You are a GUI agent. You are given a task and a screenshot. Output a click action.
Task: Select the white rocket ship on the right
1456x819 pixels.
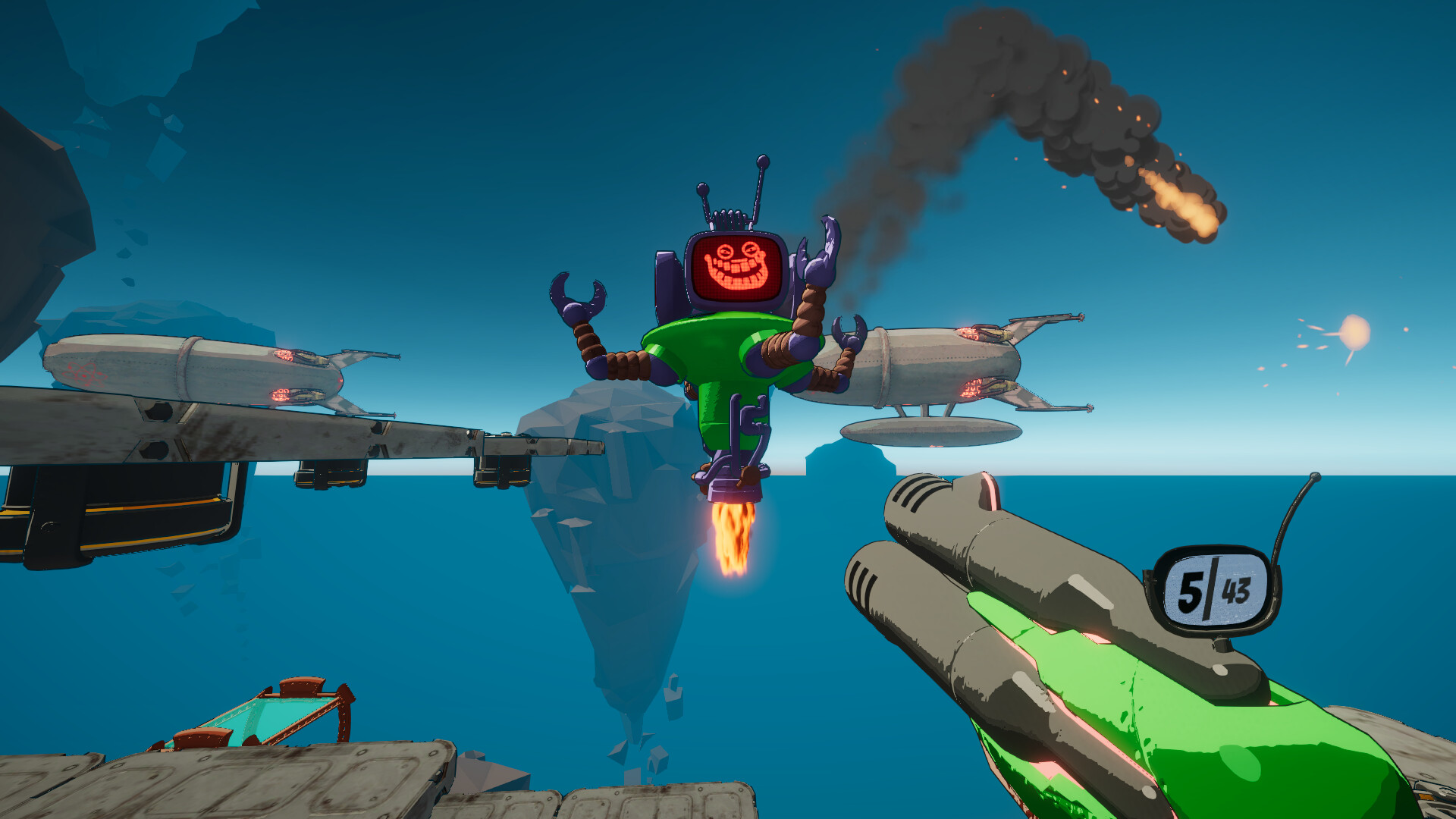(x=948, y=364)
